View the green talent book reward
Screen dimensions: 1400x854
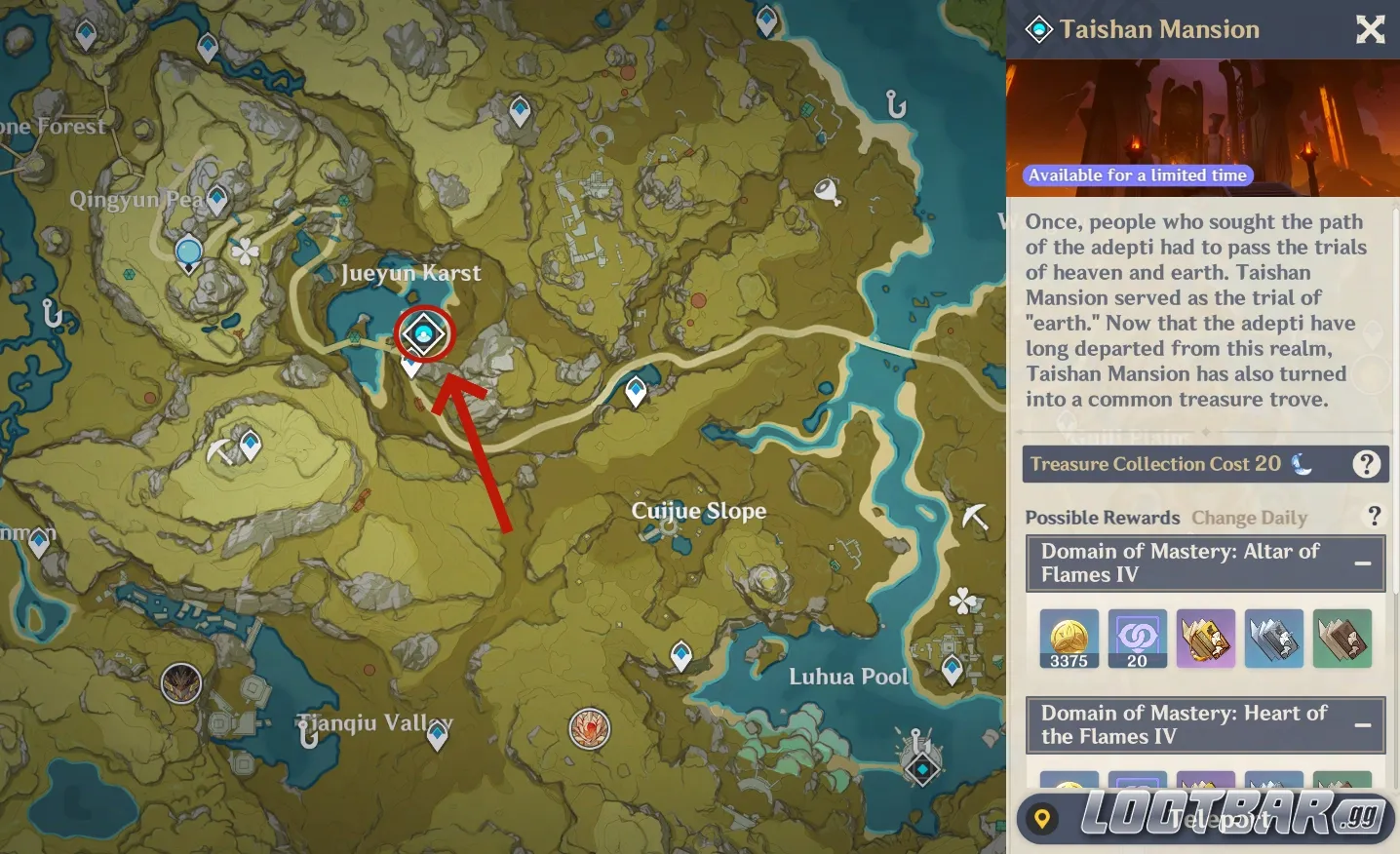click(x=1342, y=639)
